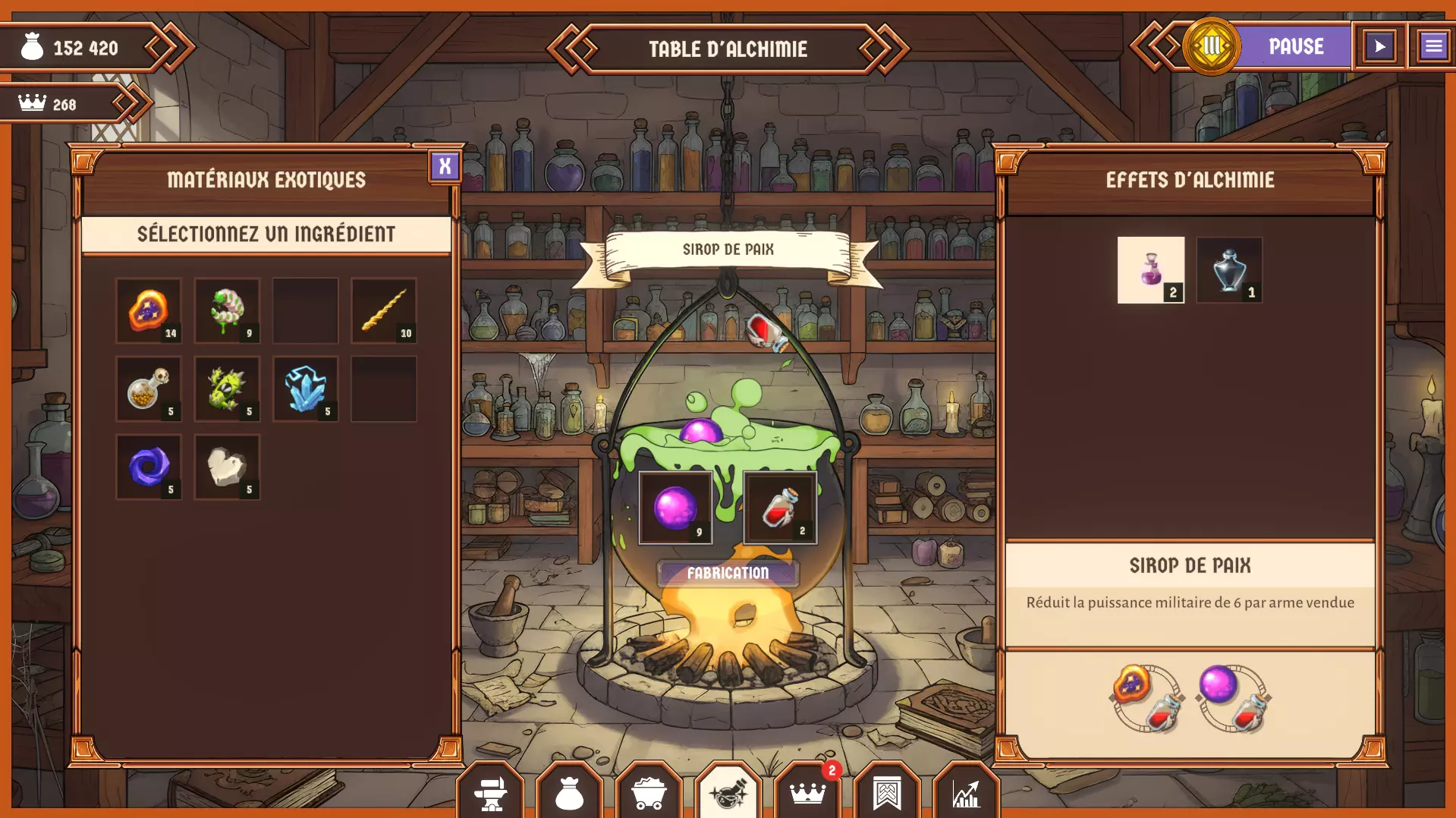Choose the striped worm ingredient
Viewport: 1456px width, 818px height.
227,311
